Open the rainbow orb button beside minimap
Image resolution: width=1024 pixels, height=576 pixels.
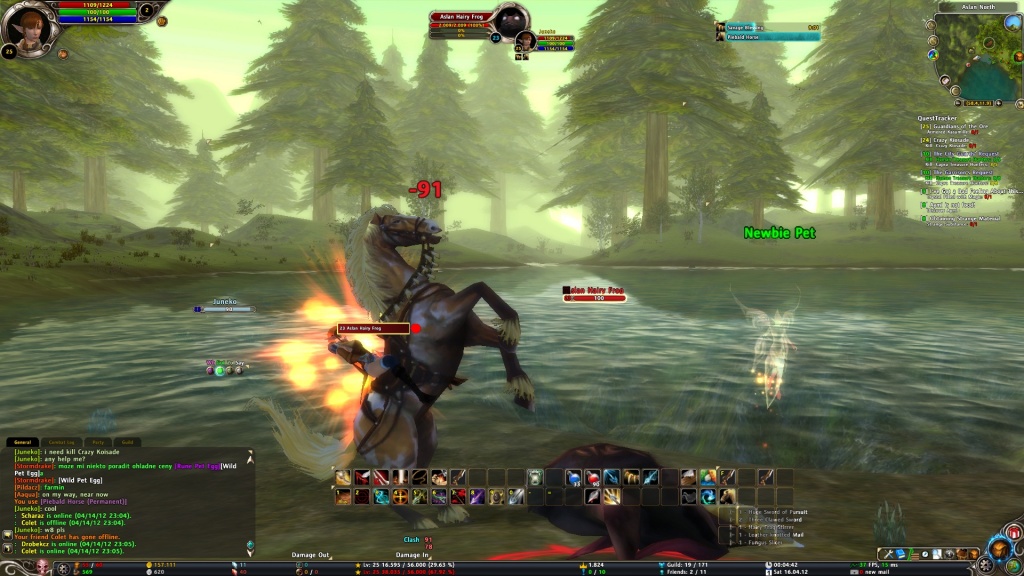pyautogui.click(x=932, y=54)
